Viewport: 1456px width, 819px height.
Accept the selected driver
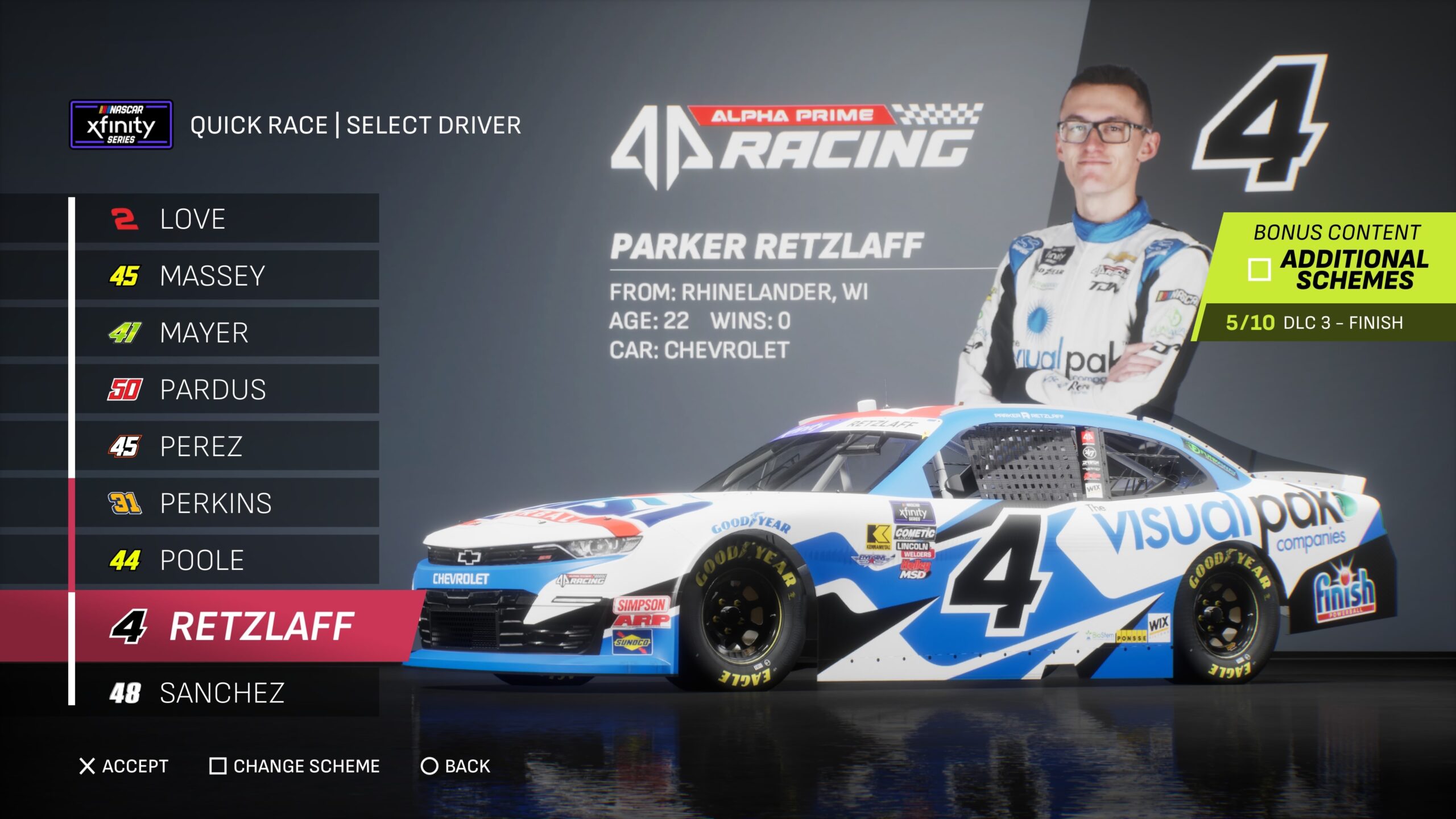124,766
